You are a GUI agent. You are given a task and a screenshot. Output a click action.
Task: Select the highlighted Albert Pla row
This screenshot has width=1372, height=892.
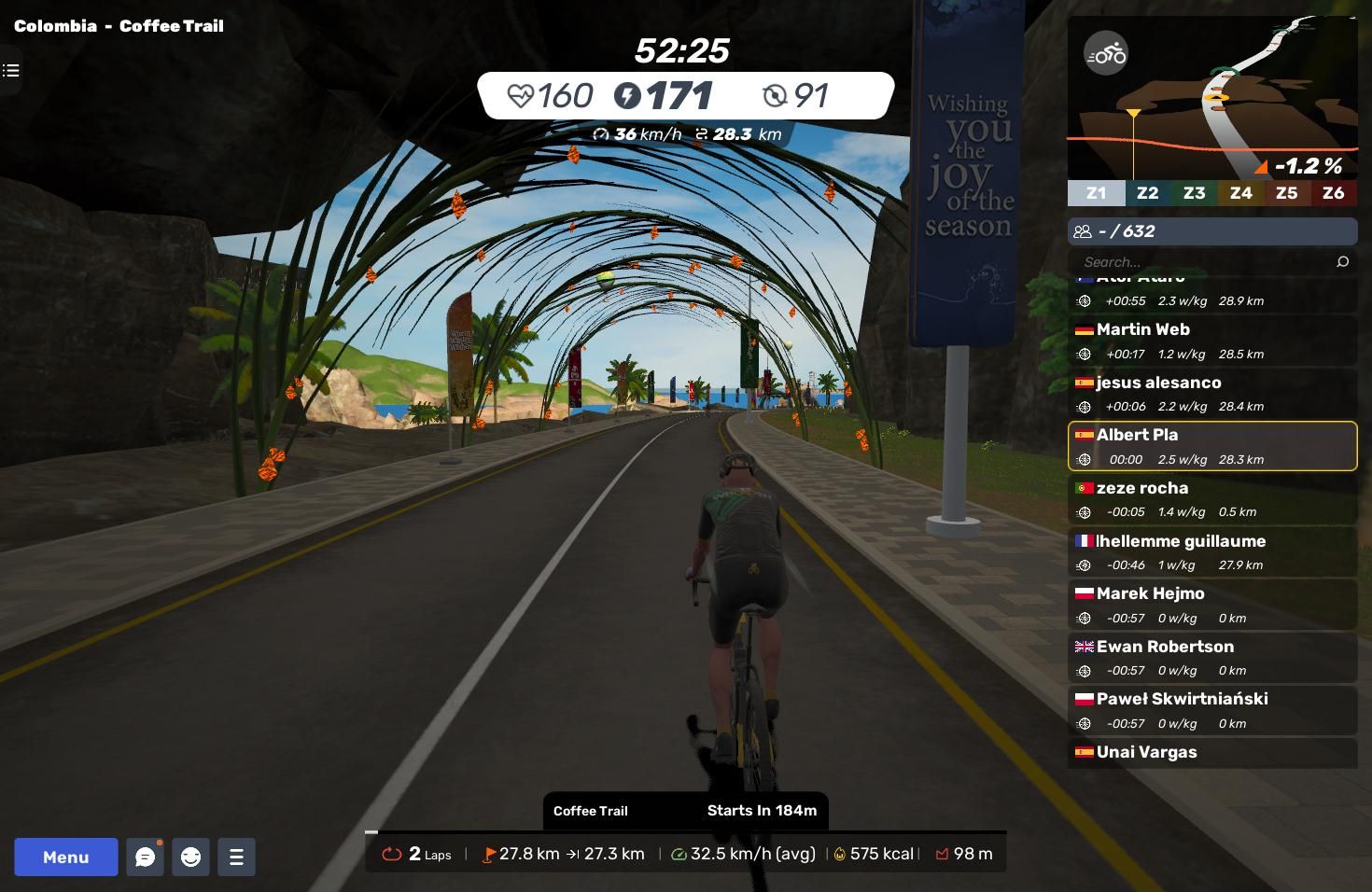[1211, 446]
